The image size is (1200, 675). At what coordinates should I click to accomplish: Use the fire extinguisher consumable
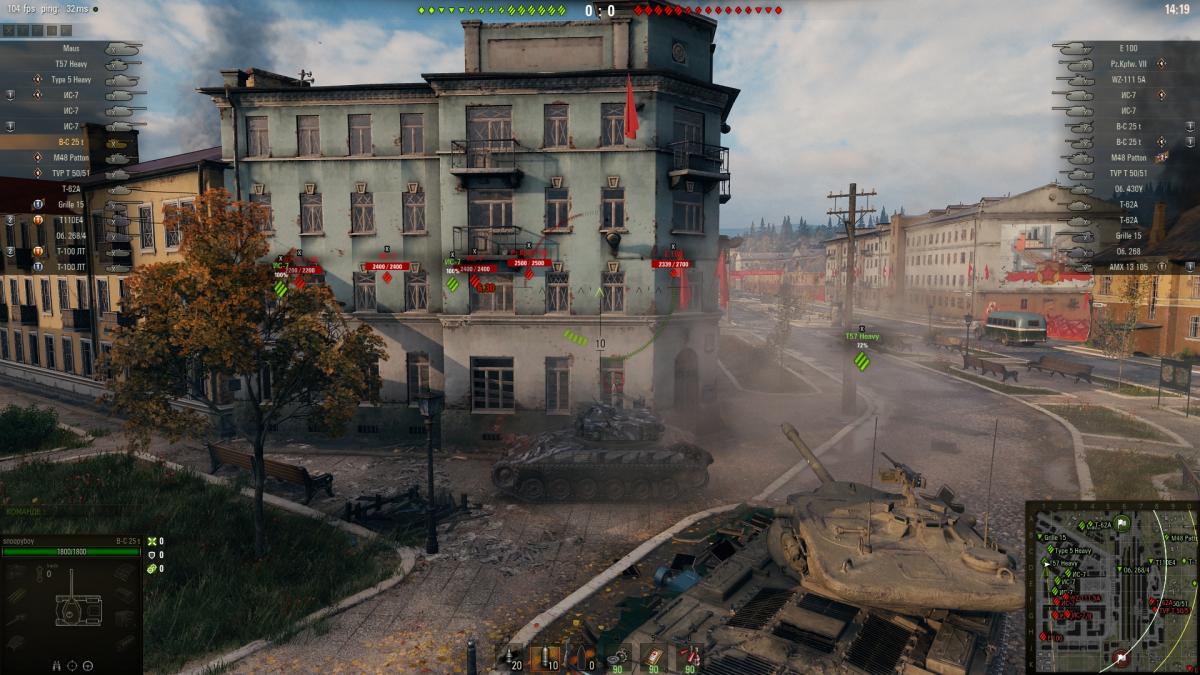coord(688,657)
